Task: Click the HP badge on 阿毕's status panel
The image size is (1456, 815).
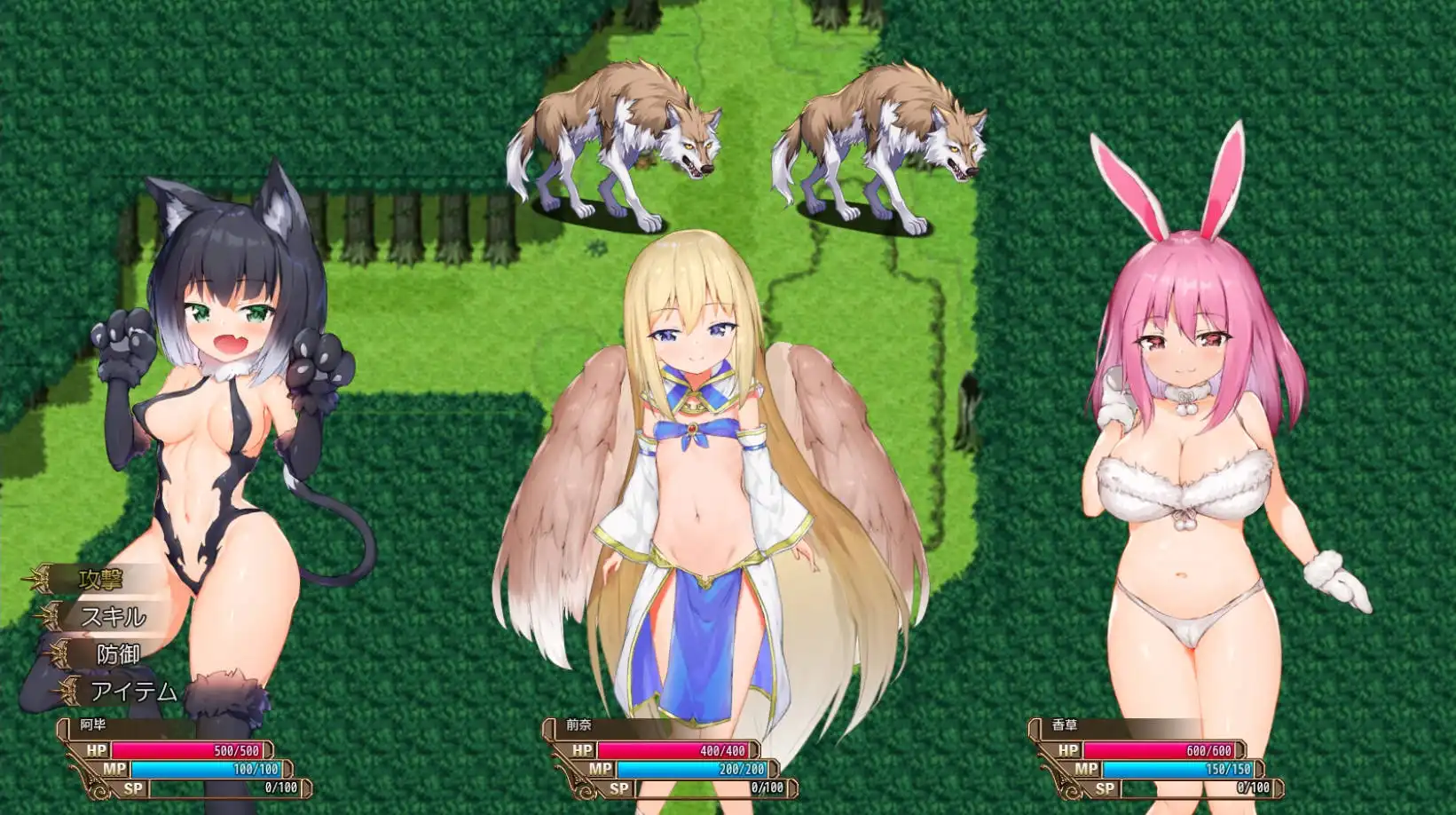Action: [x=99, y=749]
